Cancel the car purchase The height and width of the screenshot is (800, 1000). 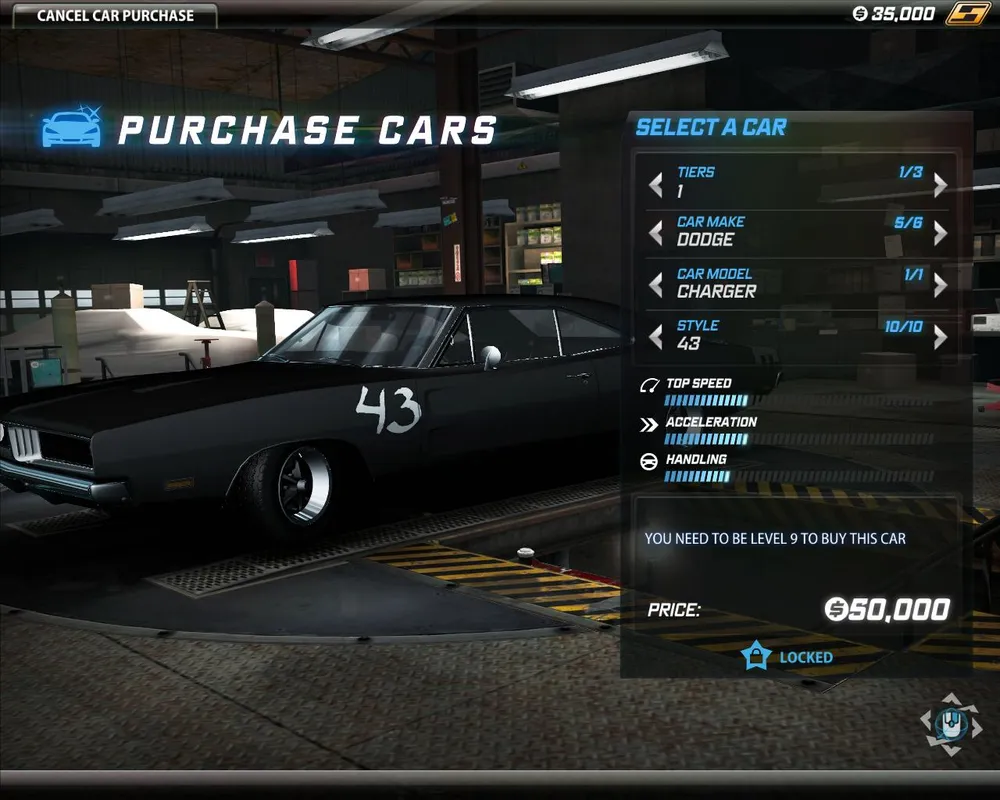click(115, 15)
